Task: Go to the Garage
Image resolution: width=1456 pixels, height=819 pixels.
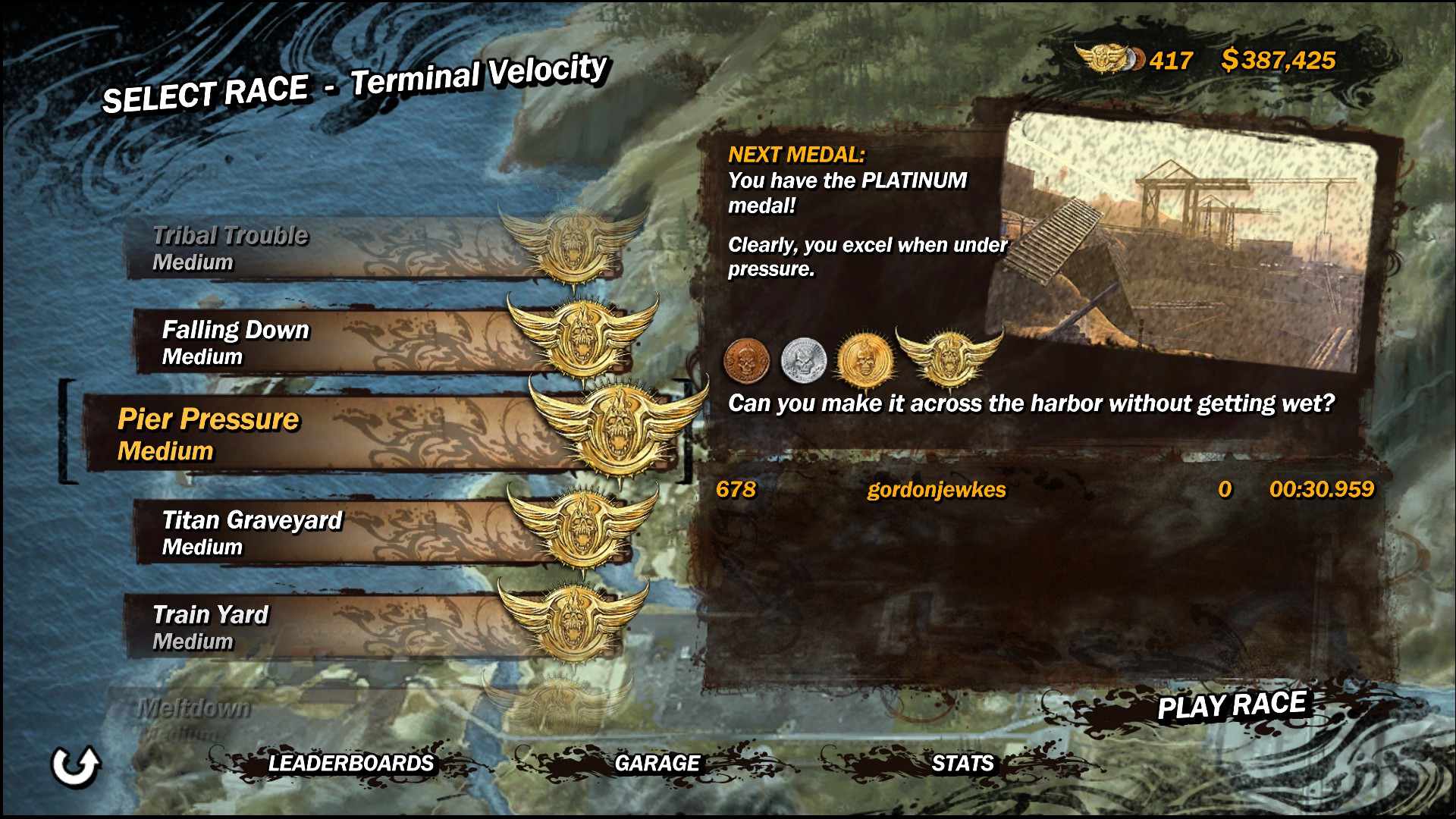Action: coord(657,763)
